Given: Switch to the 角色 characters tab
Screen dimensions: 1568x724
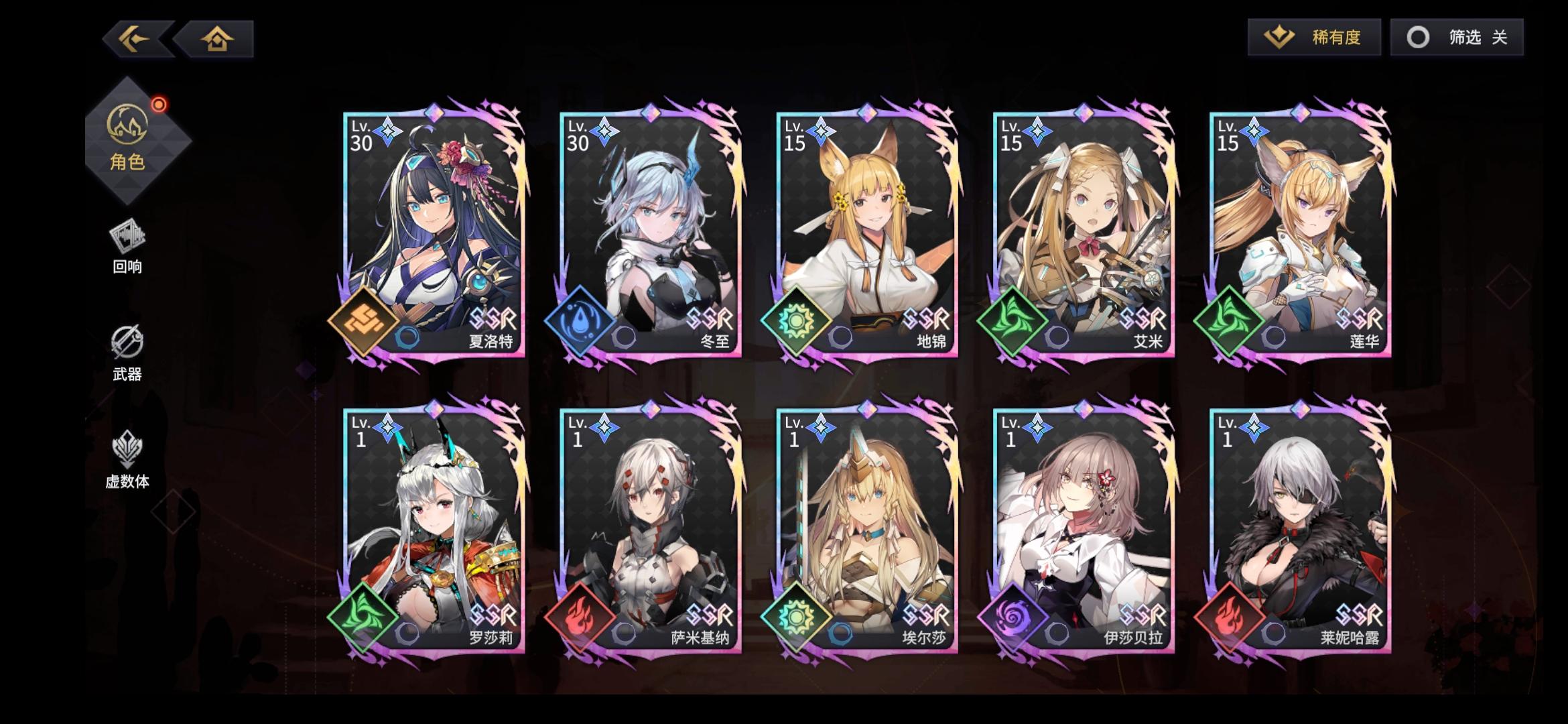Looking at the screenshot, I should pos(131,141).
